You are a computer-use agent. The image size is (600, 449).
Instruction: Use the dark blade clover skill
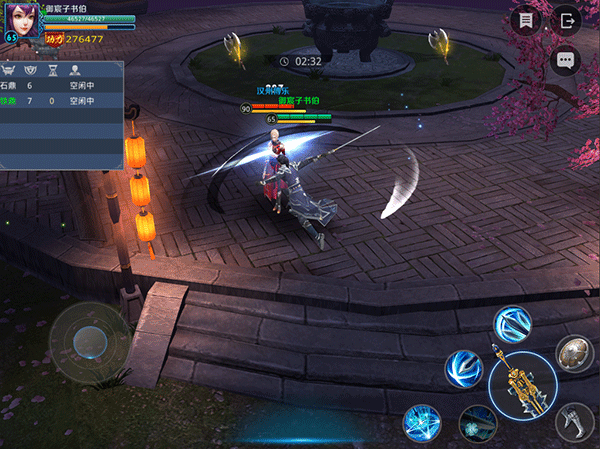point(477,424)
